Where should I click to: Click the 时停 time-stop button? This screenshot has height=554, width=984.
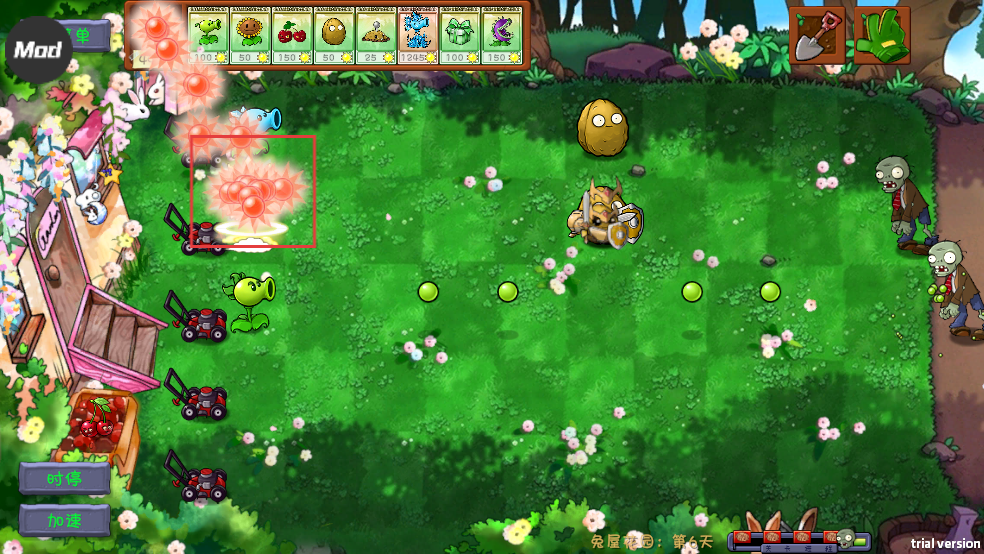pyautogui.click(x=65, y=479)
